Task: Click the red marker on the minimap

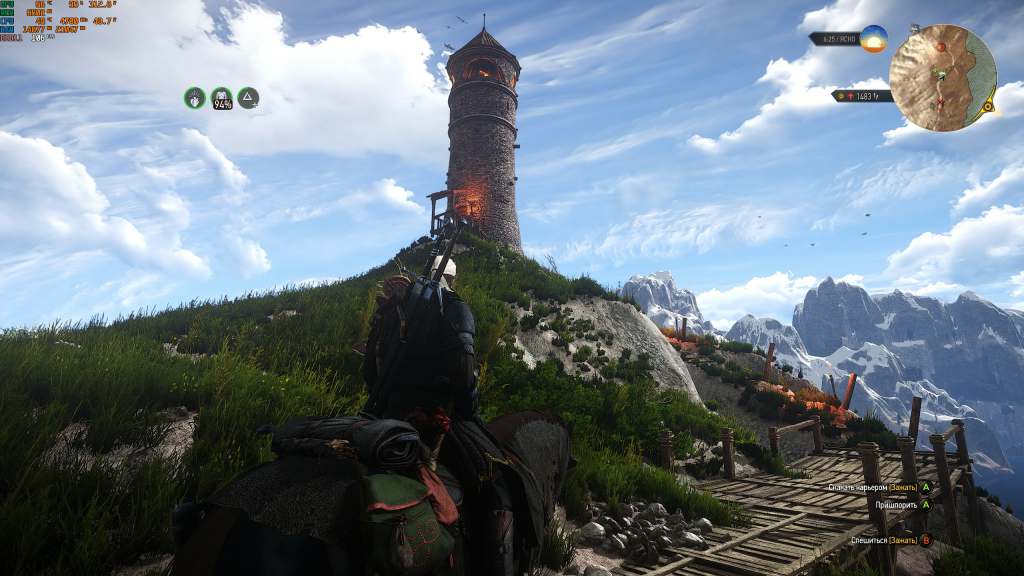Action: coord(939,47)
